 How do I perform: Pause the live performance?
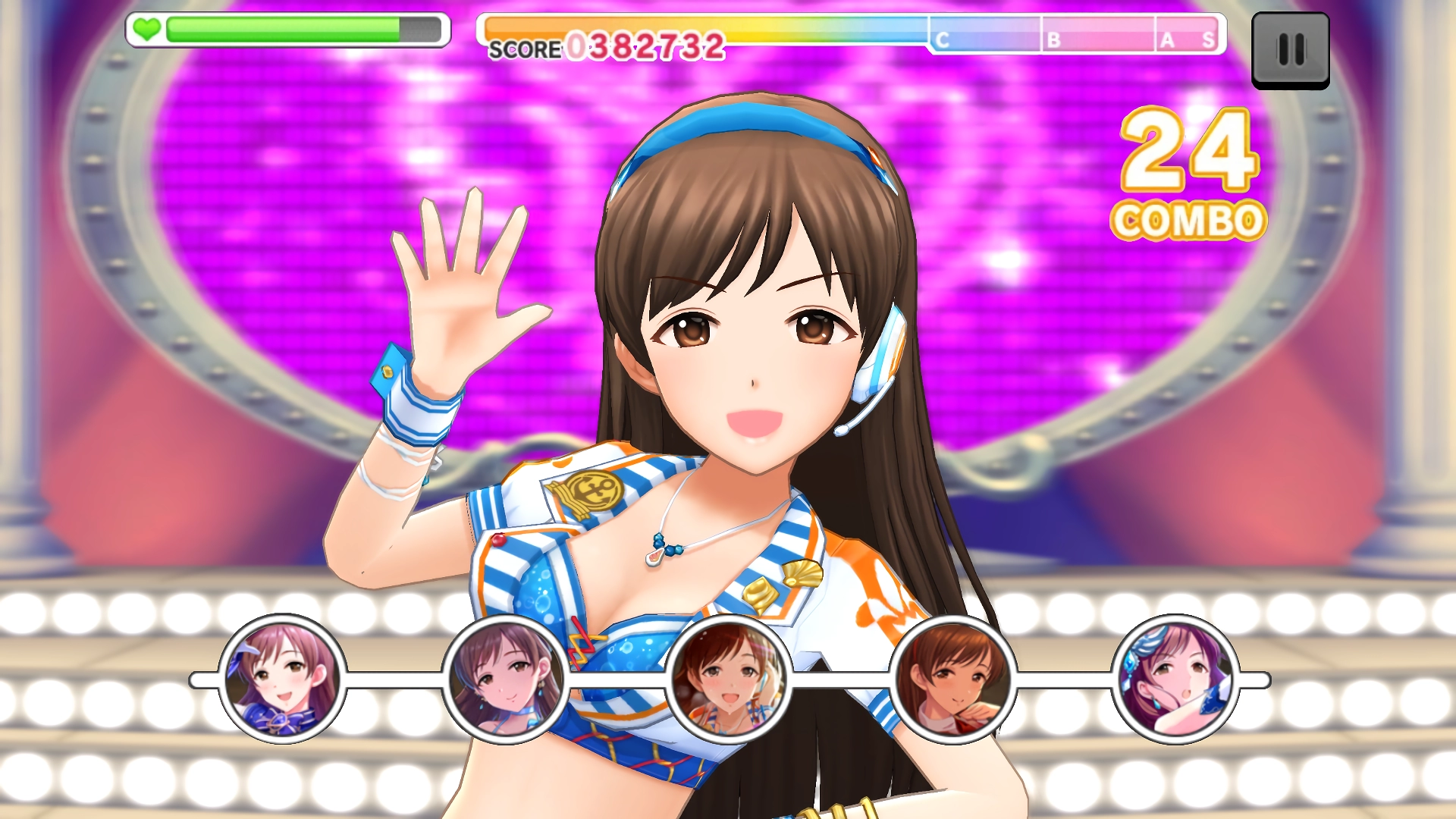coord(1290,50)
